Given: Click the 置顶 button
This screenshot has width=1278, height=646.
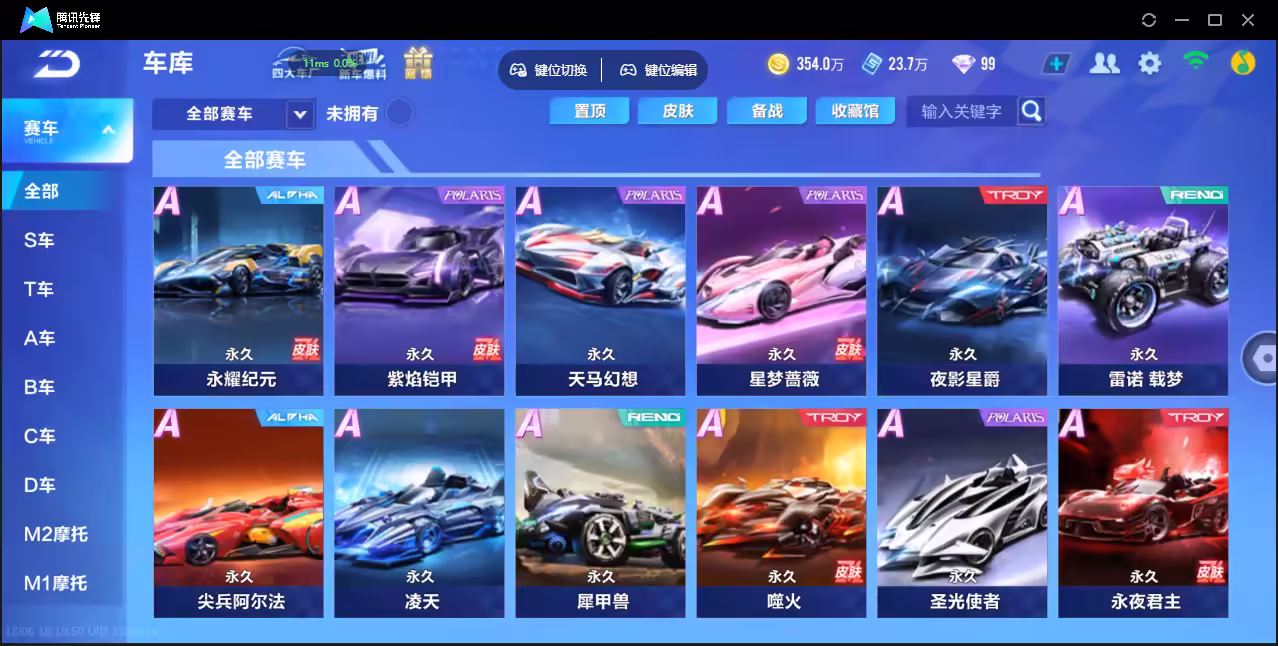Looking at the screenshot, I should pos(590,111).
